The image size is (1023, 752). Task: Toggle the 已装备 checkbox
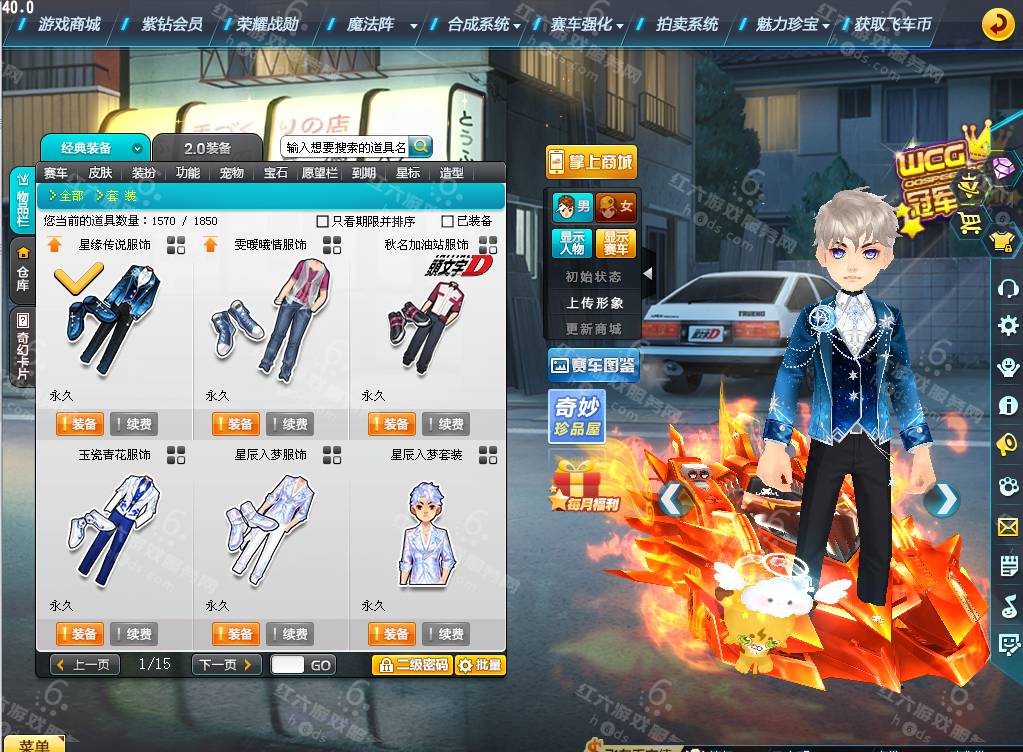tap(448, 221)
